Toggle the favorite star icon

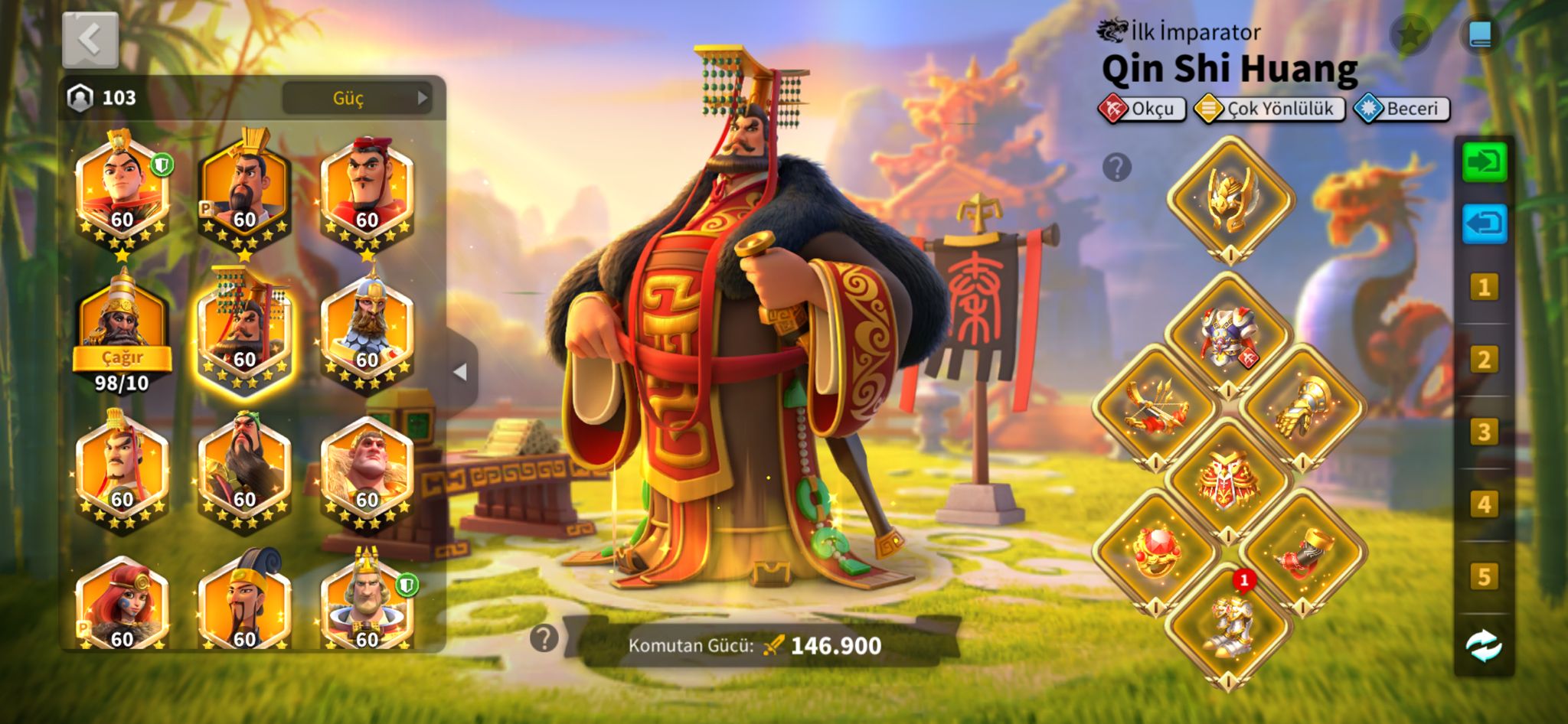[1410, 34]
